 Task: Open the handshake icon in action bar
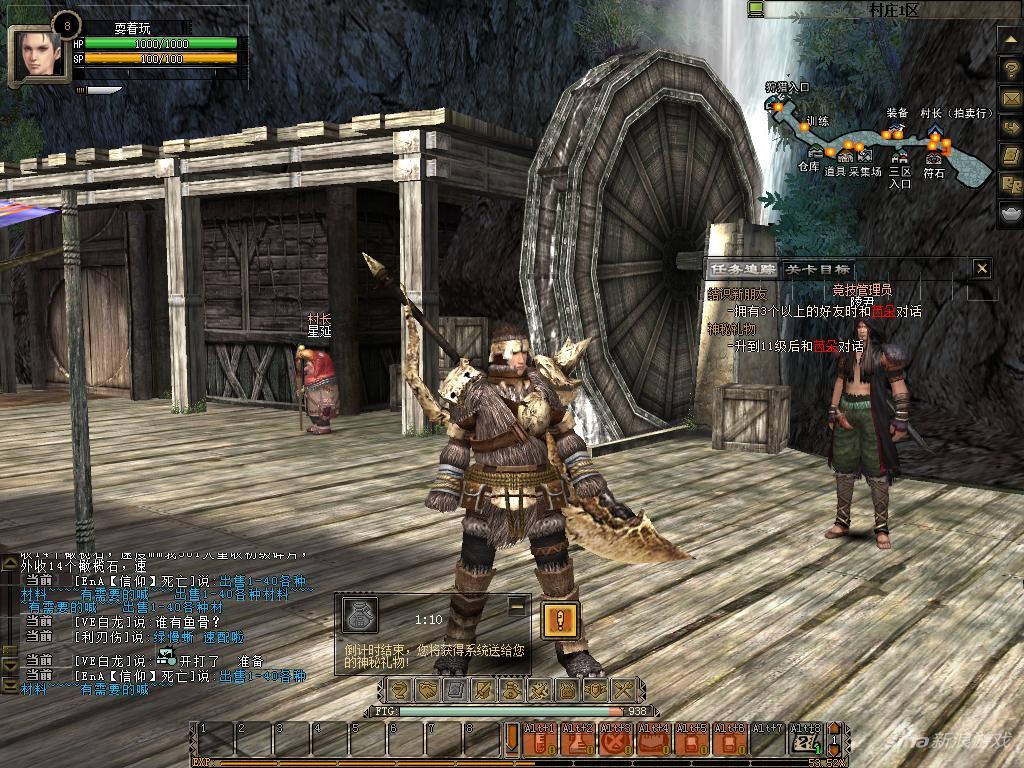(427, 690)
